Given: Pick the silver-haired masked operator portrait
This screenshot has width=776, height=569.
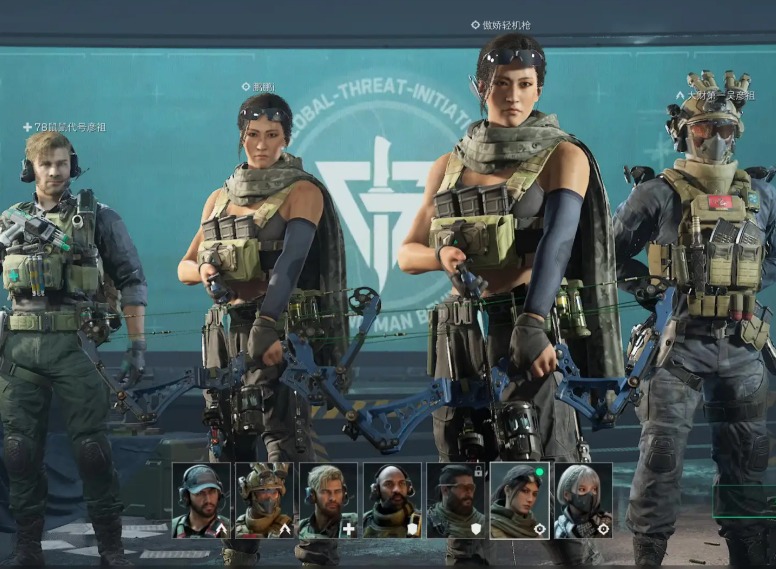Looking at the screenshot, I should (583, 500).
